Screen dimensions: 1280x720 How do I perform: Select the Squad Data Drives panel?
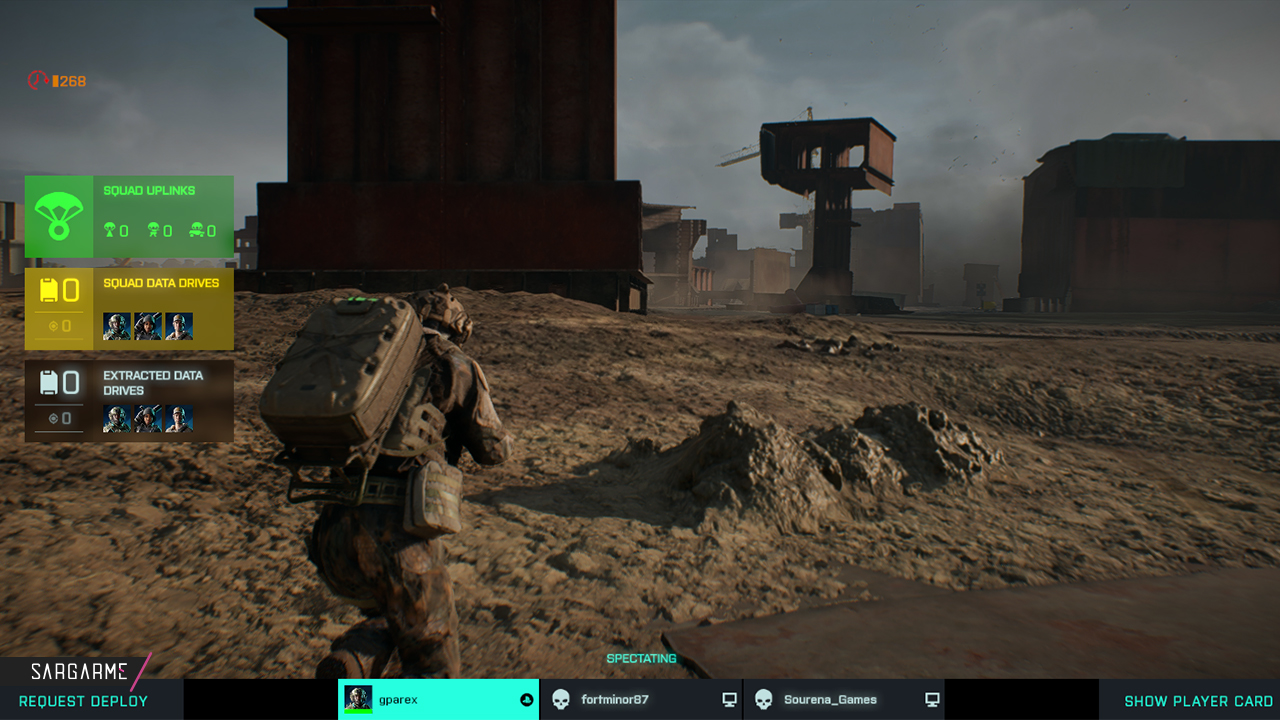[129, 309]
